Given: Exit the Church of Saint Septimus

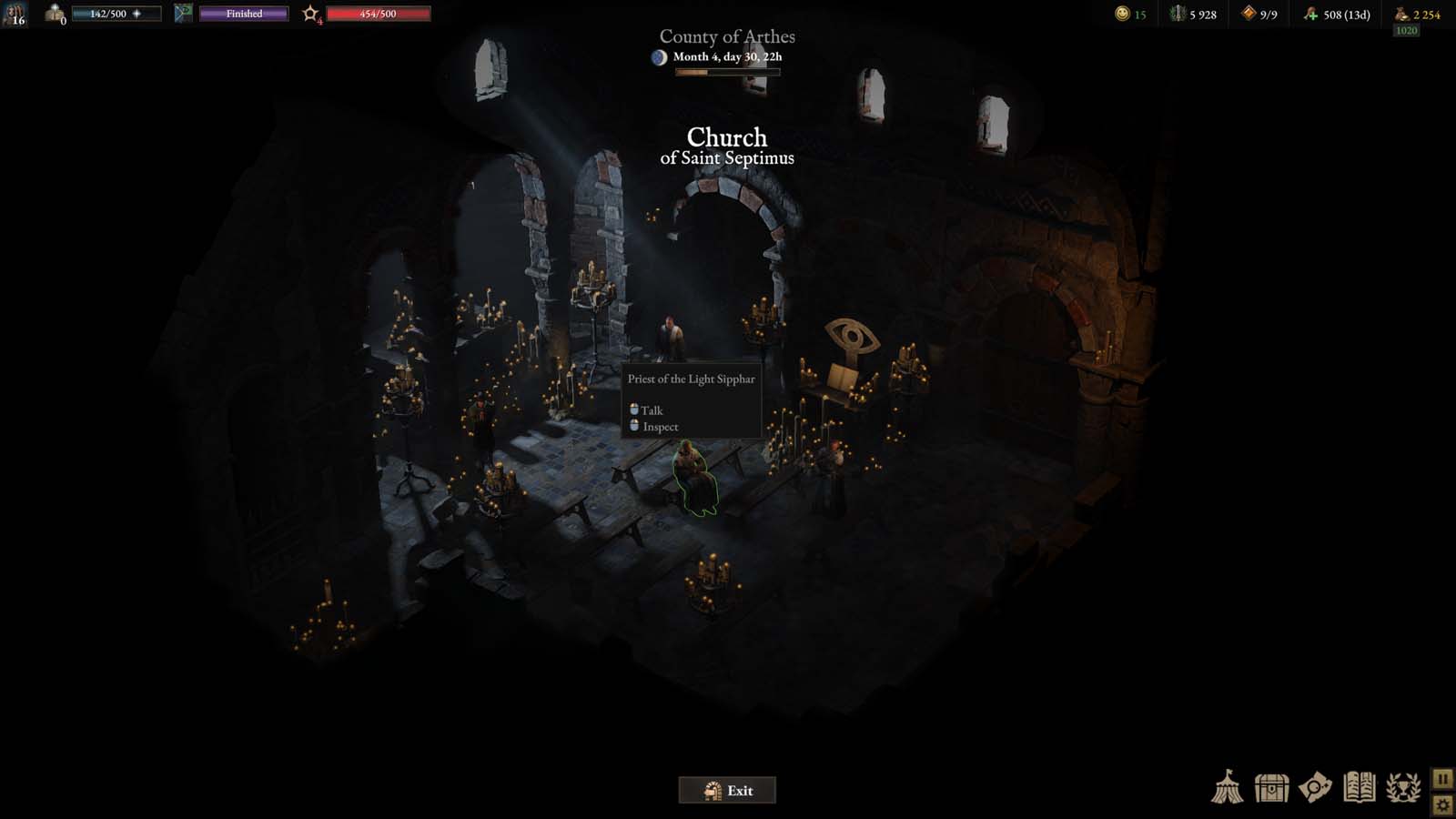Looking at the screenshot, I should [x=727, y=790].
